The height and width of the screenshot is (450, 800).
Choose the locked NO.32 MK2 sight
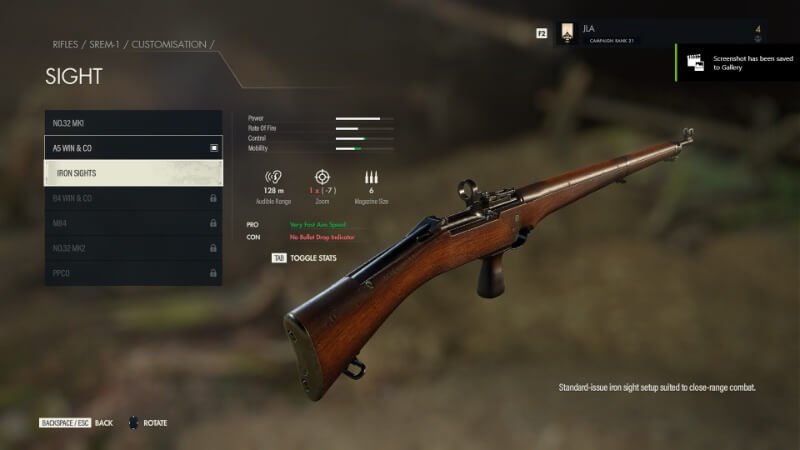click(133, 248)
